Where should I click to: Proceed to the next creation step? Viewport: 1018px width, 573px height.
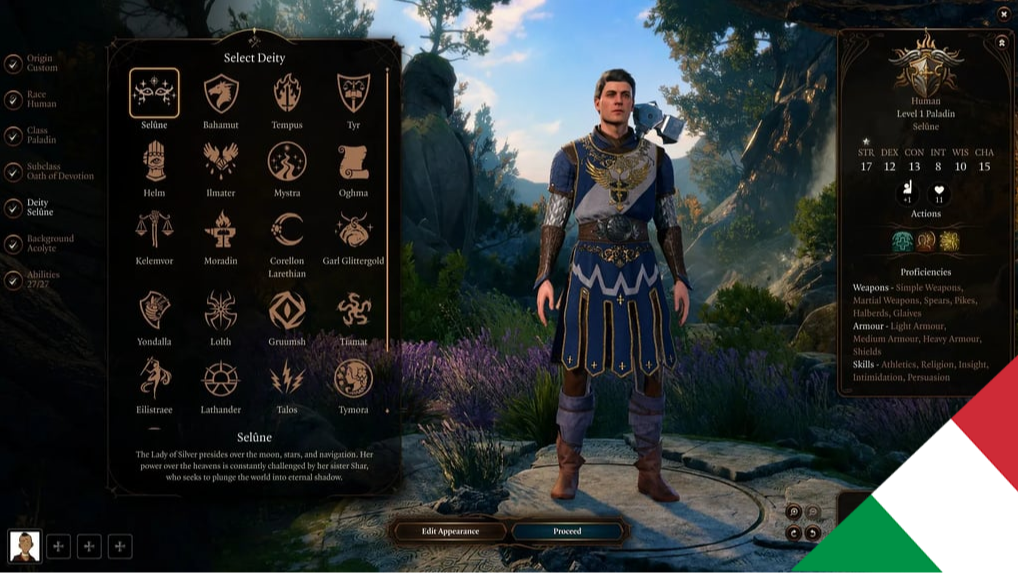(567, 531)
